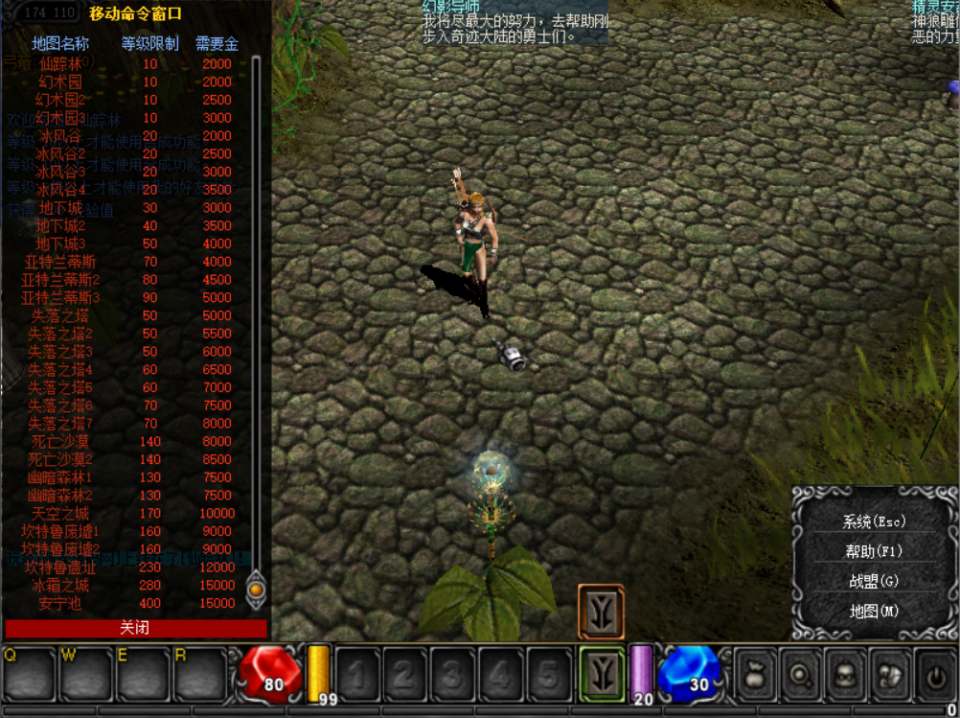The image size is (960, 718).
Task: Open the 战盟(G) guild window
Action: coord(873,581)
